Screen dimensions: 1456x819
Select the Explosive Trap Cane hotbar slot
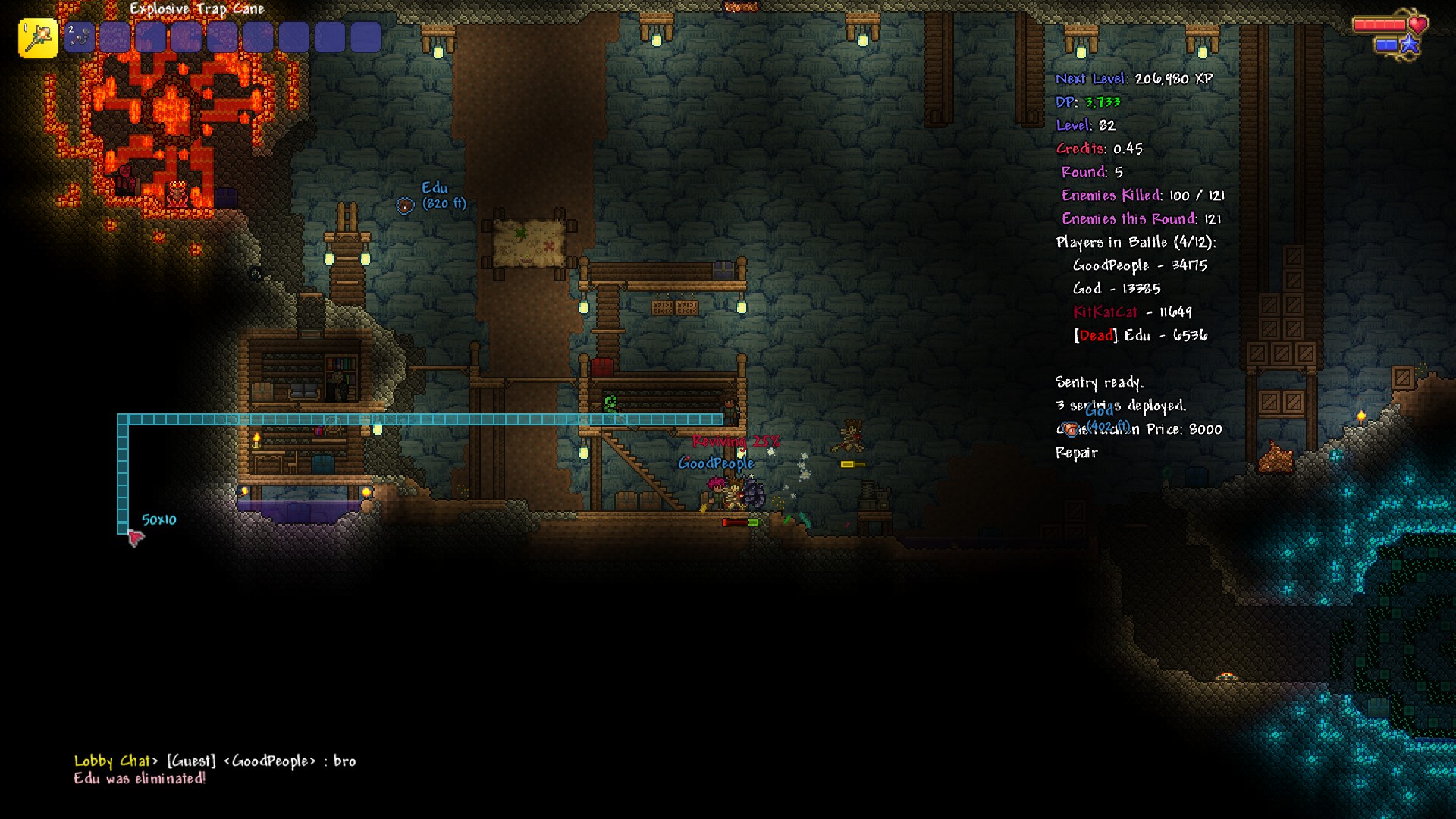click(x=38, y=38)
